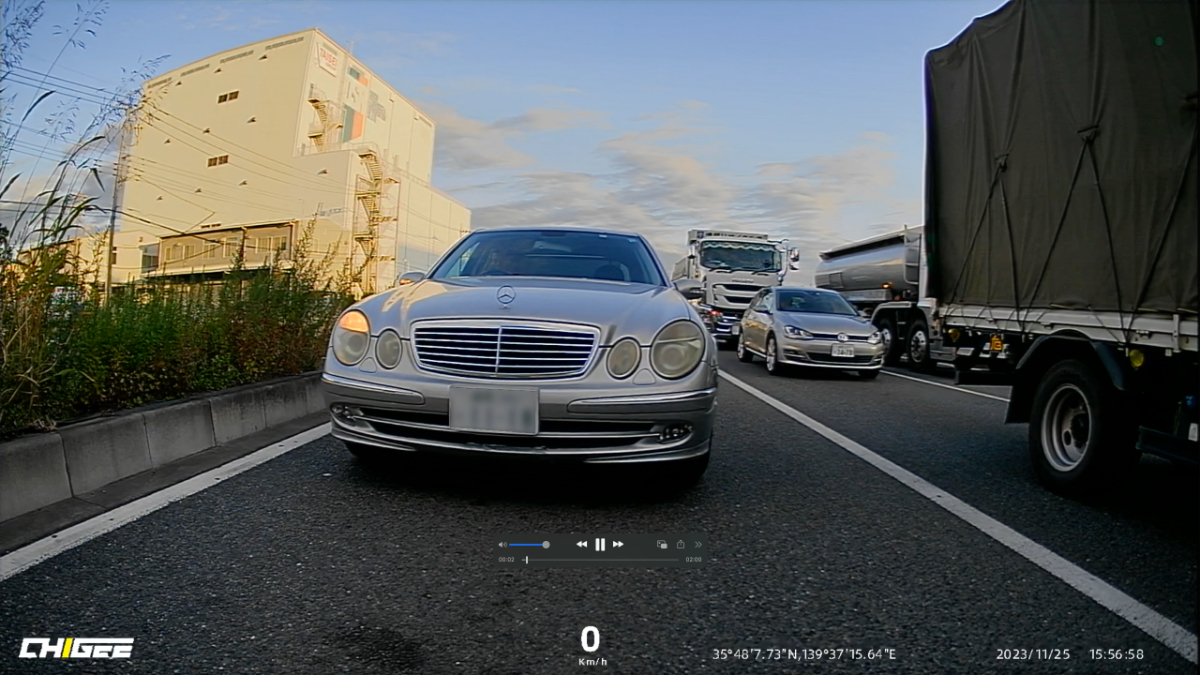Click the video progress bar
Image resolution: width=1200 pixels, height=675 pixels.
[x=600, y=560]
